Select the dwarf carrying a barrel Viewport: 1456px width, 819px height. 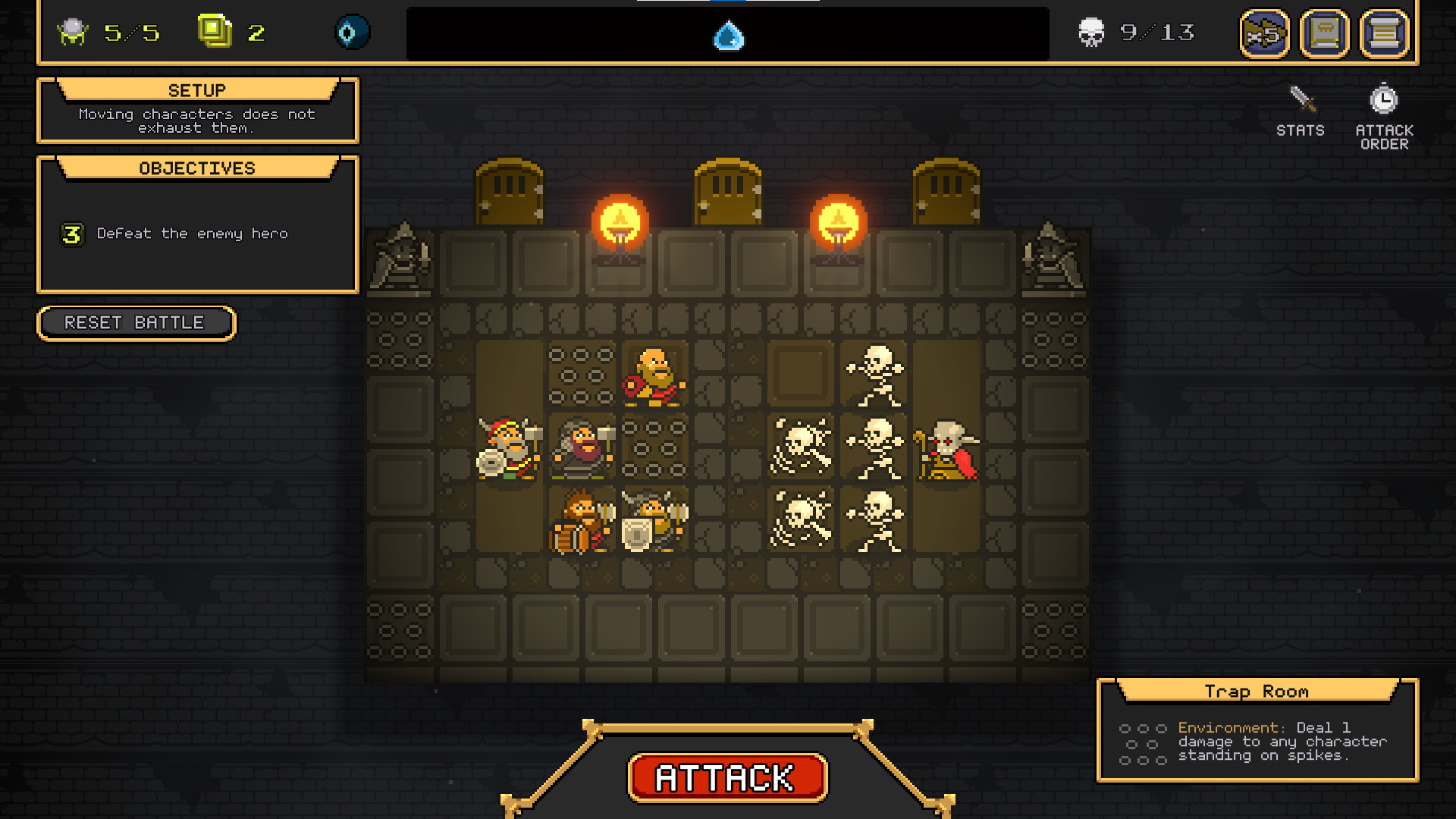point(580,522)
